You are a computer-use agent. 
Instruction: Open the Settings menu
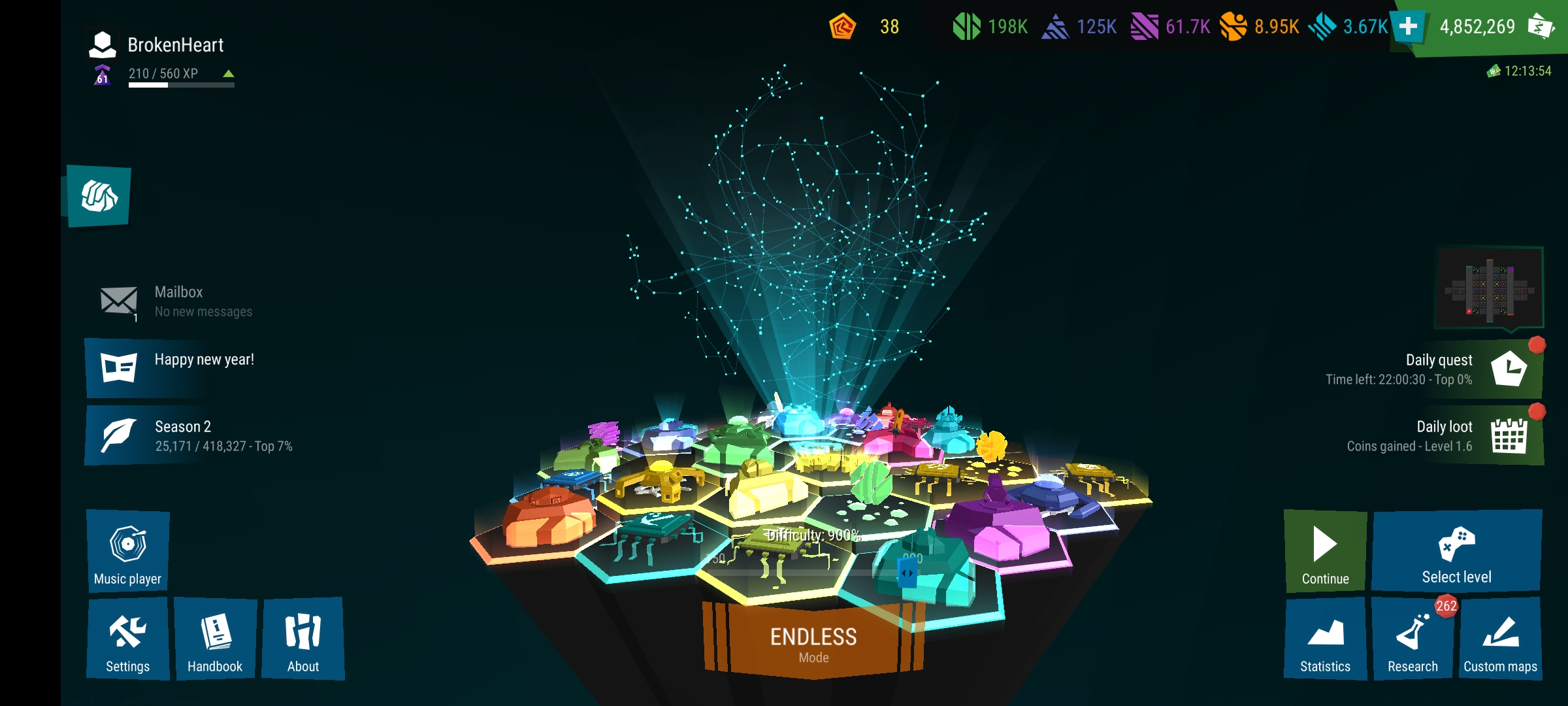click(127, 639)
